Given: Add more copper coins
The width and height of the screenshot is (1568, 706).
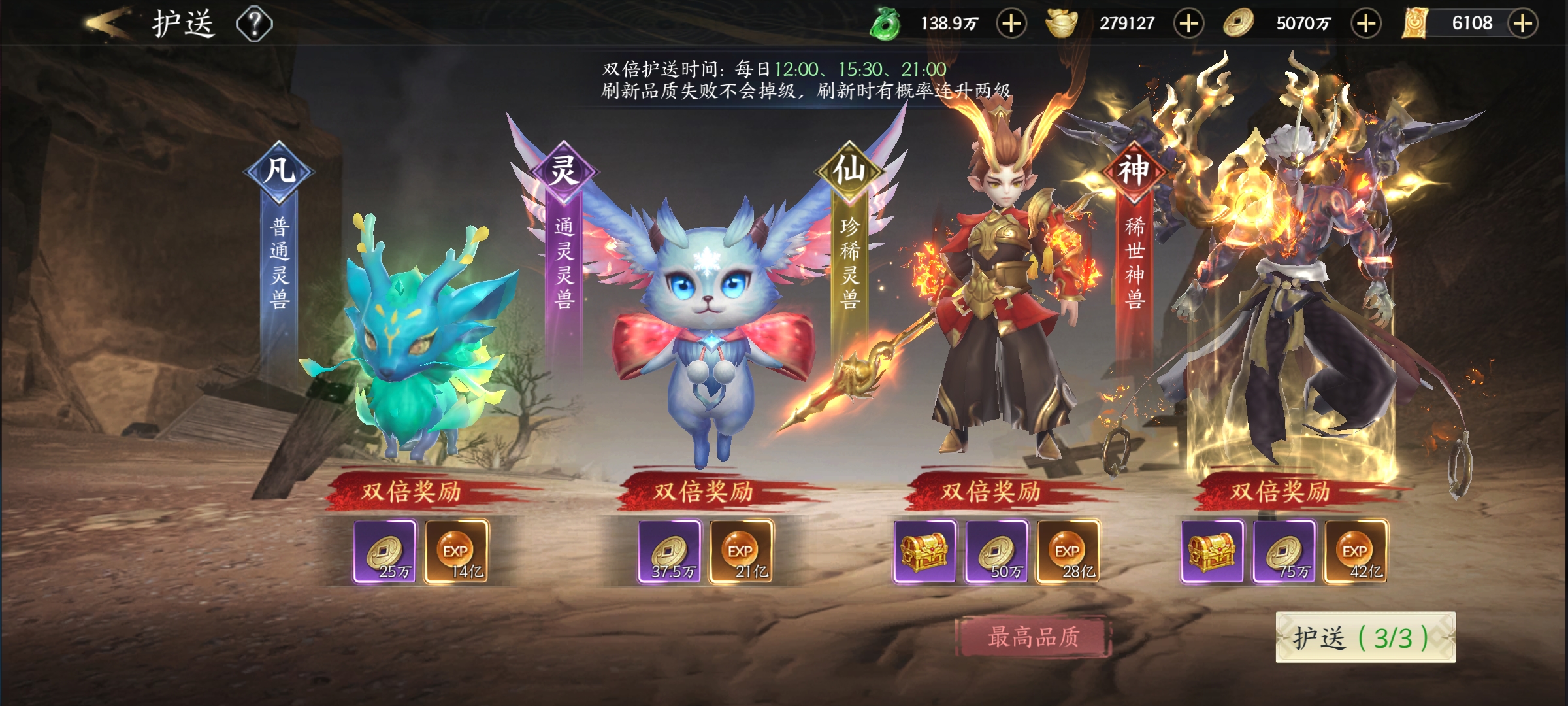Looking at the screenshot, I should (1365, 24).
